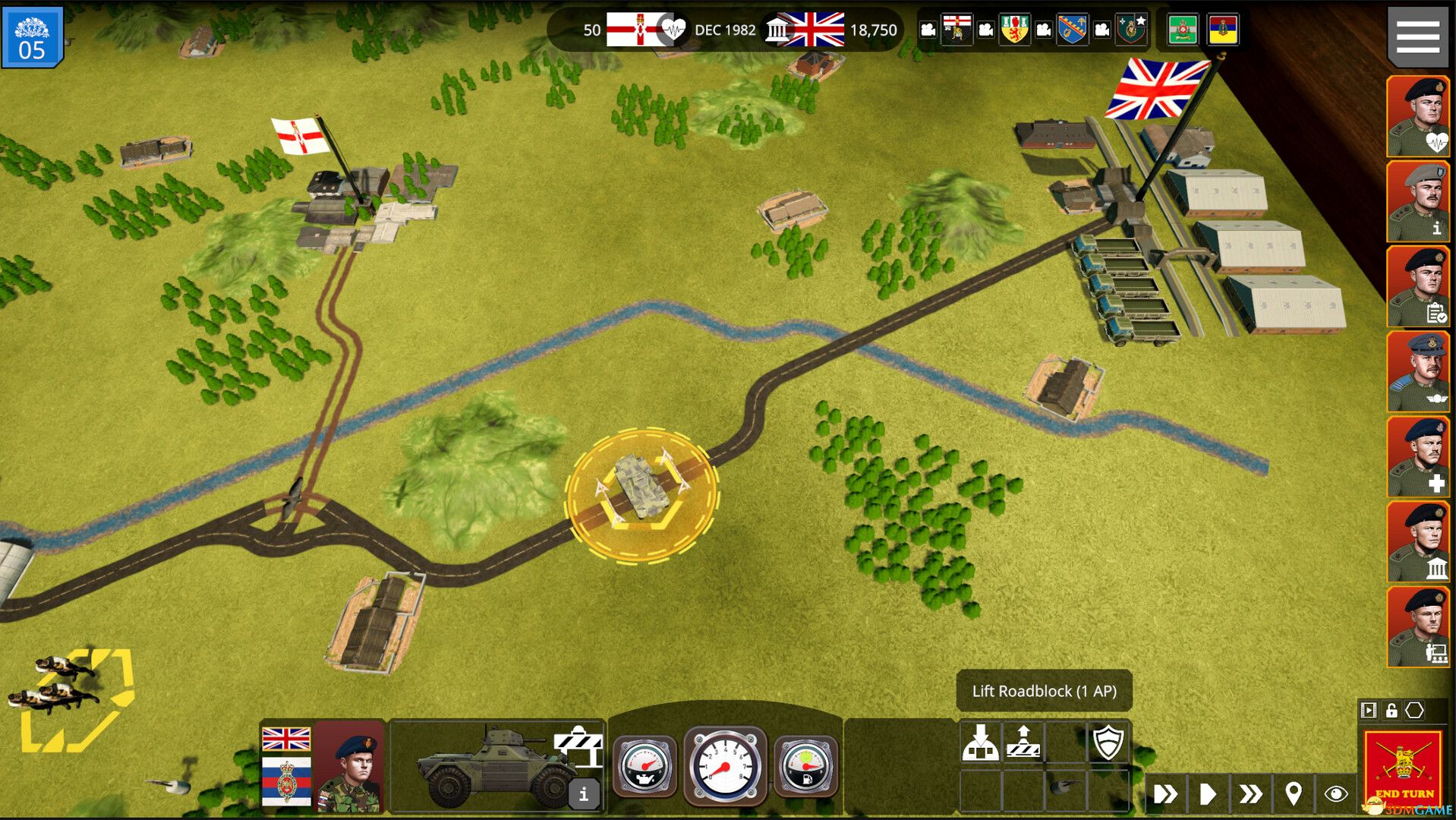
Task: Toggle the hexagon grid overlay icon
Action: [1414, 711]
